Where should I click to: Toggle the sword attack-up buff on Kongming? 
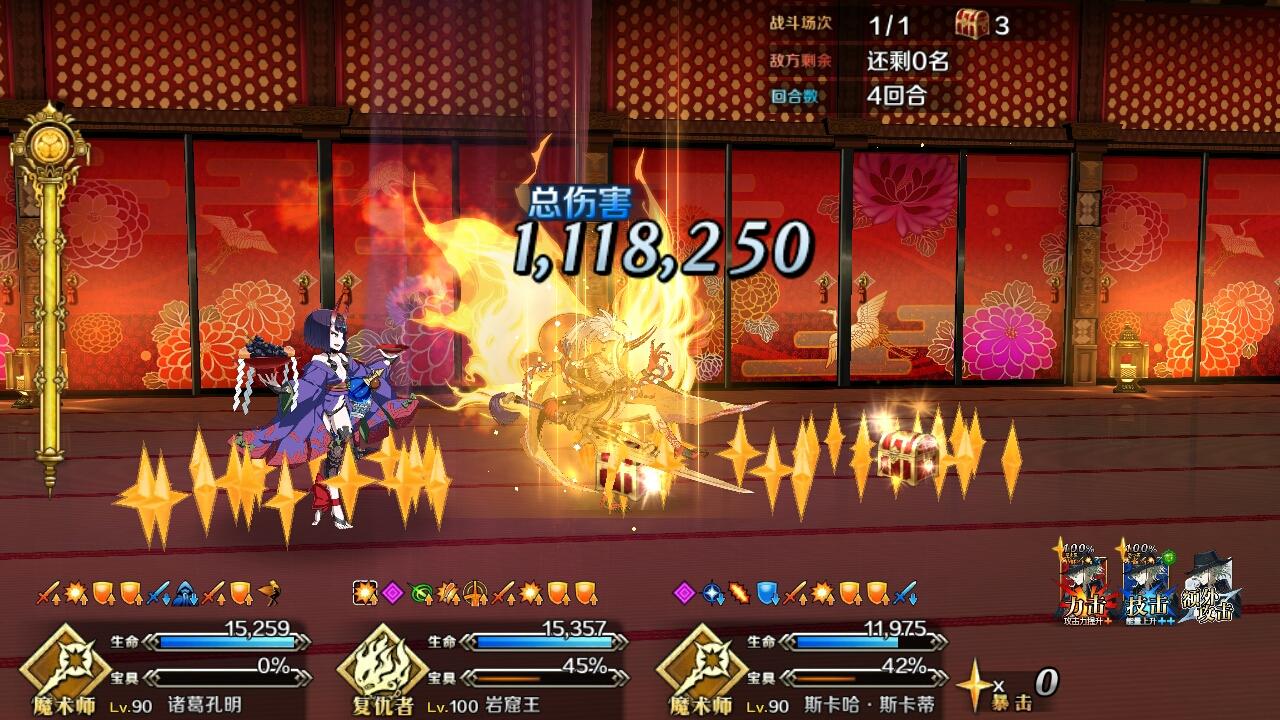click(47, 590)
